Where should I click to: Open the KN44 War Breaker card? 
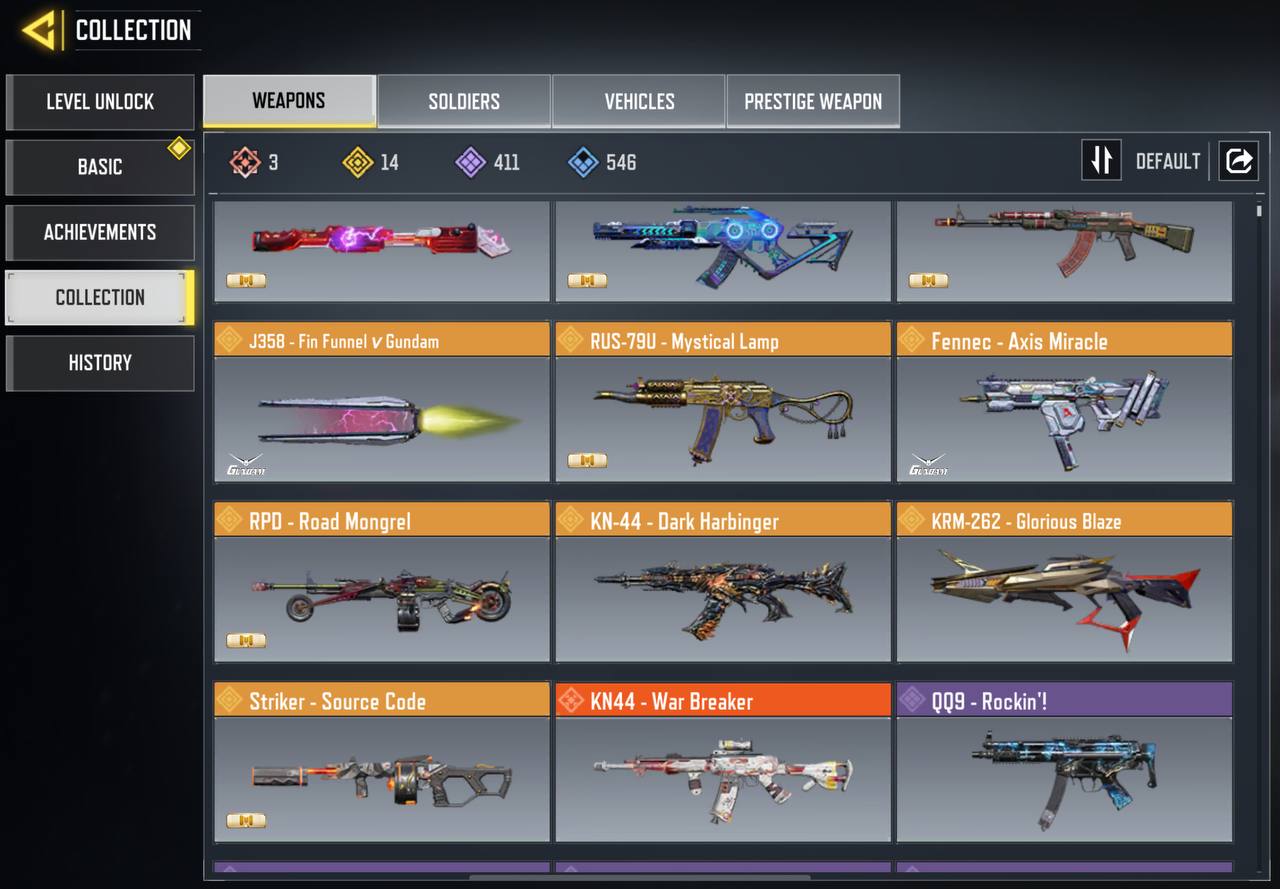point(722,762)
